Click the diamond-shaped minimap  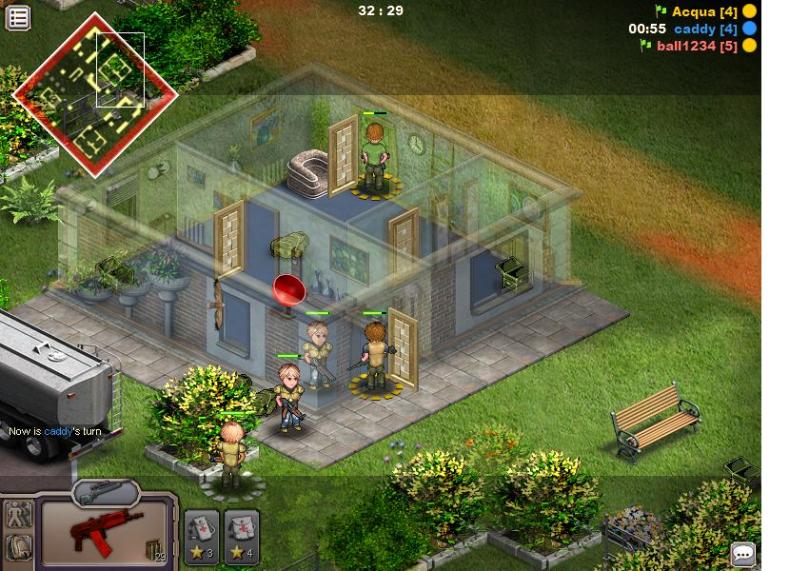tap(94, 95)
